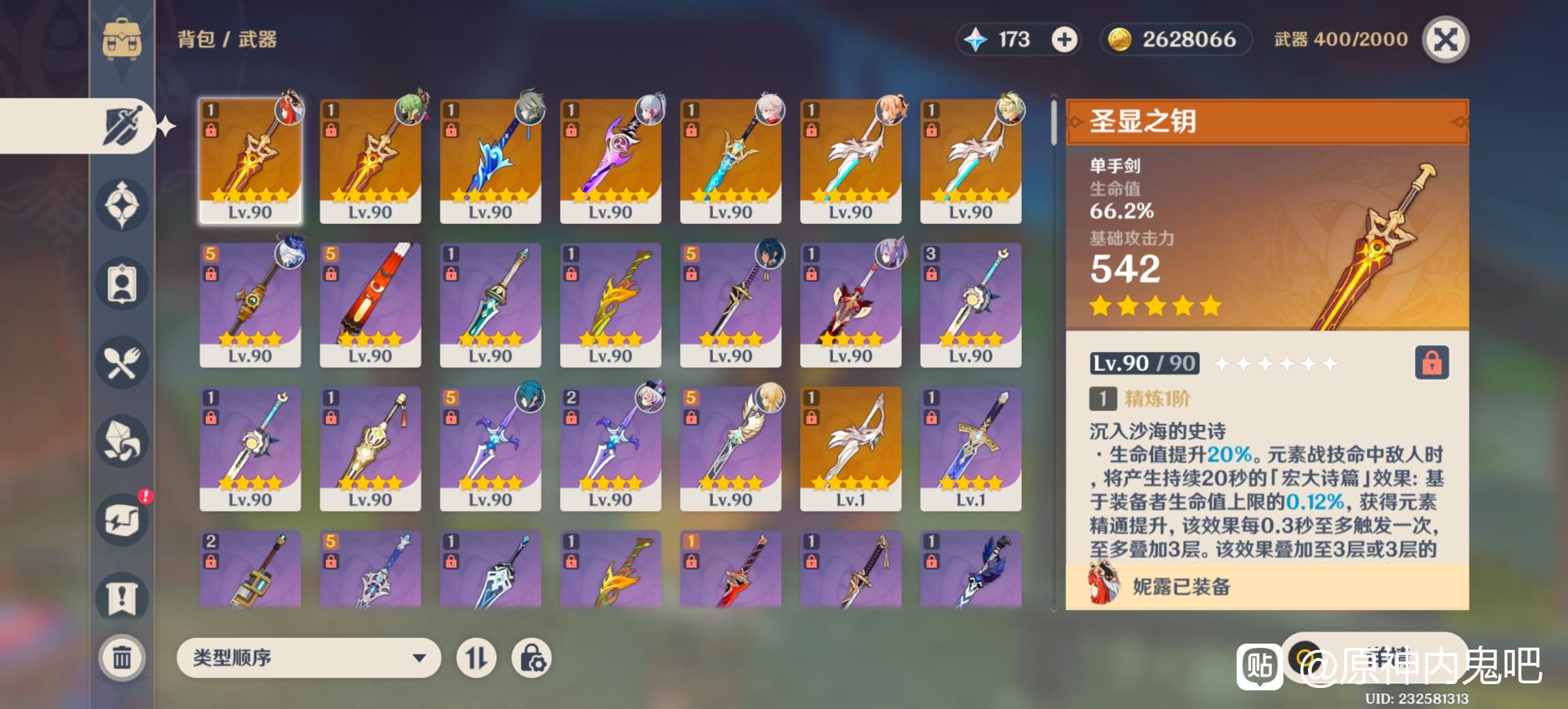1568x709 pixels.
Task: Choose the red umbrella sword slot
Action: [370, 305]
